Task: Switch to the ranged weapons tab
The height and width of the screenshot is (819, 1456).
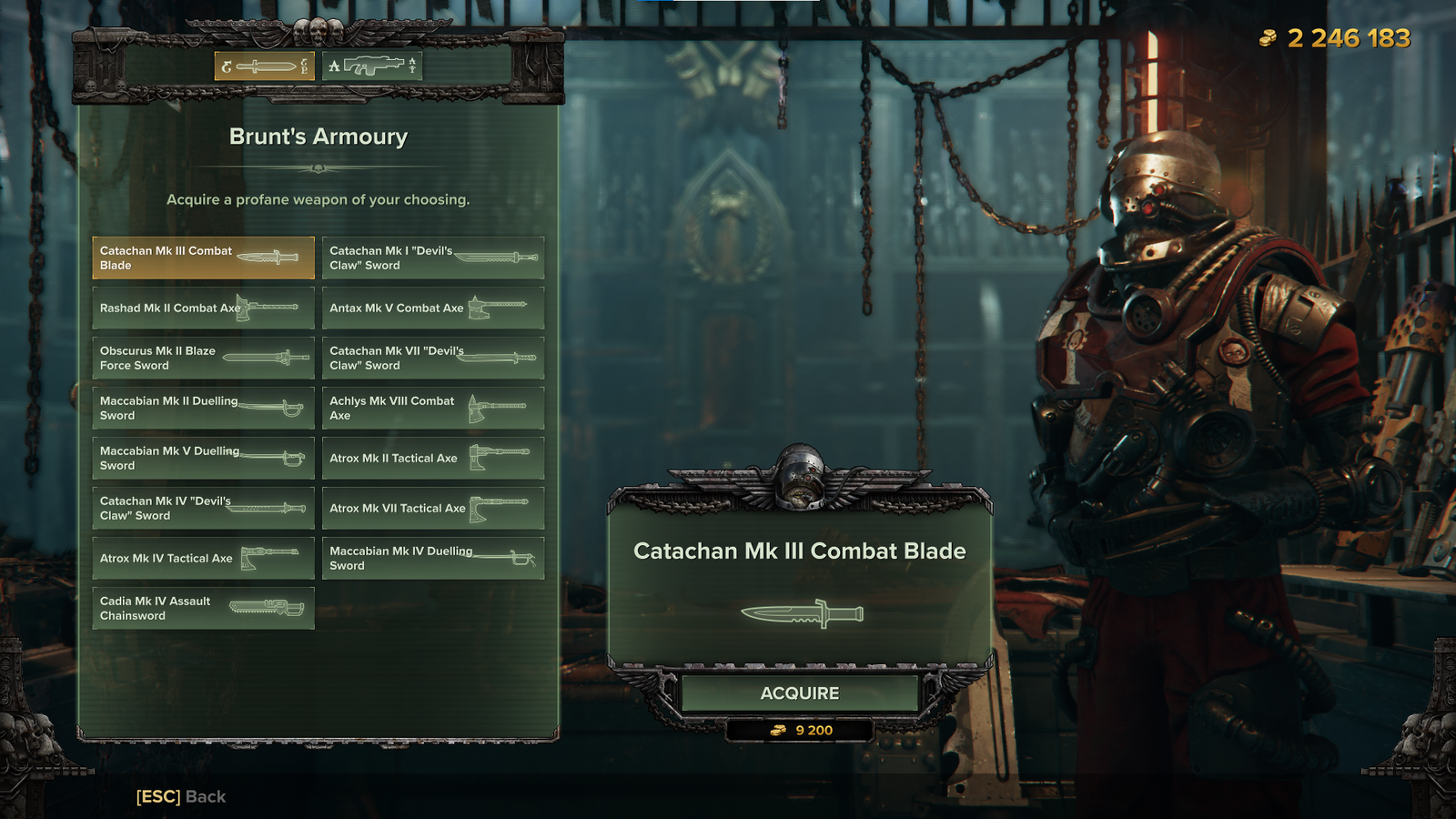Action: tap(372, 66)
